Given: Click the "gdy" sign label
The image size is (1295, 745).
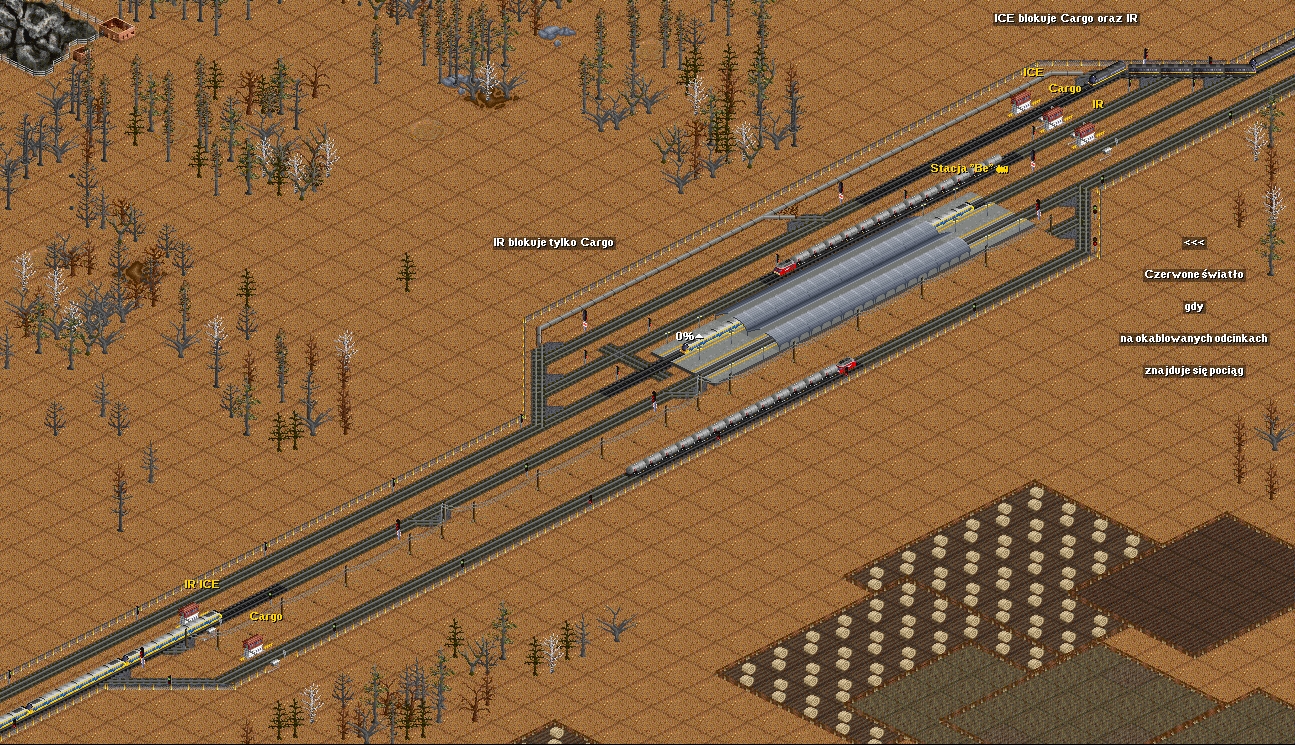Looking at the screenshot, I should [x=1194, y=306].
